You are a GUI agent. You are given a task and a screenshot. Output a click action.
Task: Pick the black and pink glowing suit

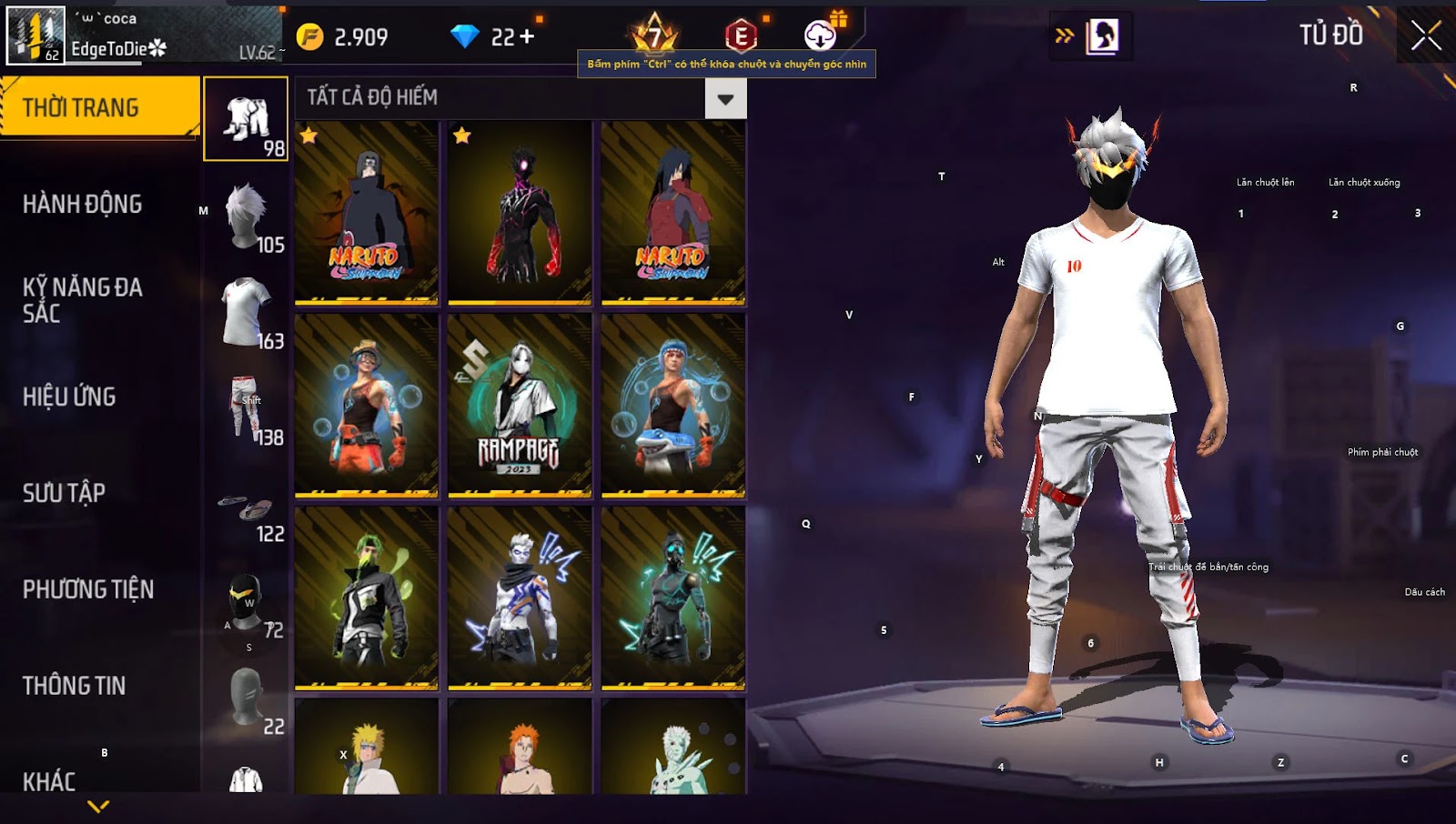point(520,213)
